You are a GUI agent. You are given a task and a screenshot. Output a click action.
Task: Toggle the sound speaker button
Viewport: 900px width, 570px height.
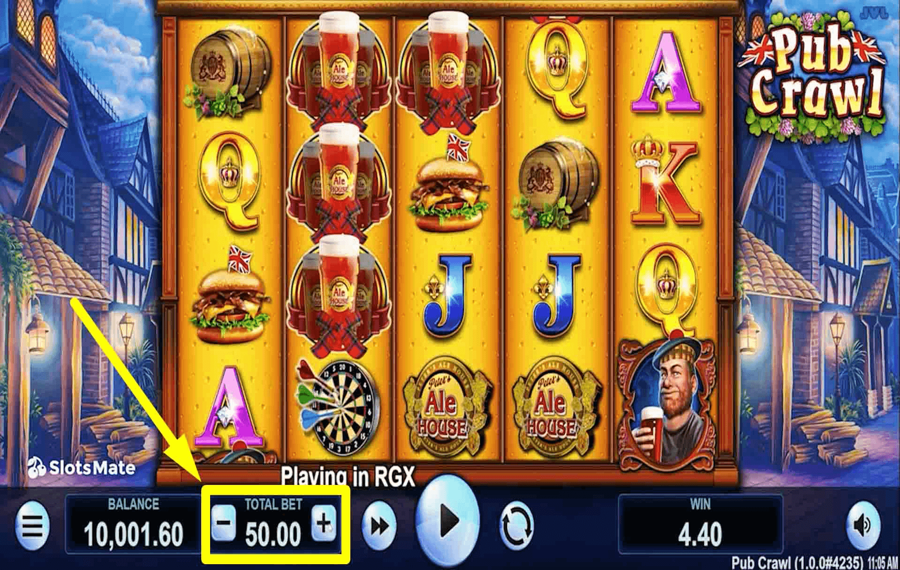862,524
